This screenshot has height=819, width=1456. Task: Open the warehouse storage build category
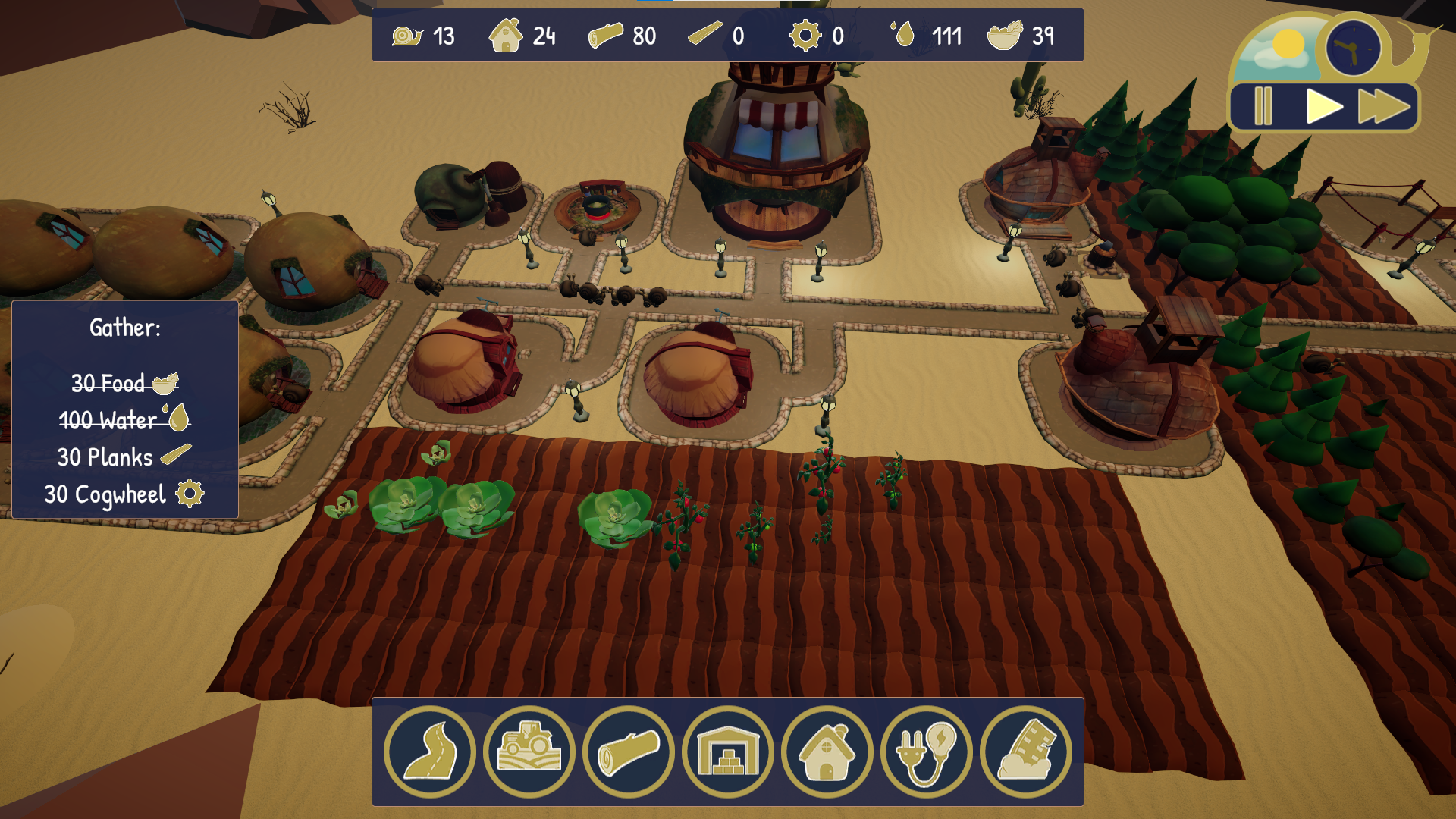[728, 752]
